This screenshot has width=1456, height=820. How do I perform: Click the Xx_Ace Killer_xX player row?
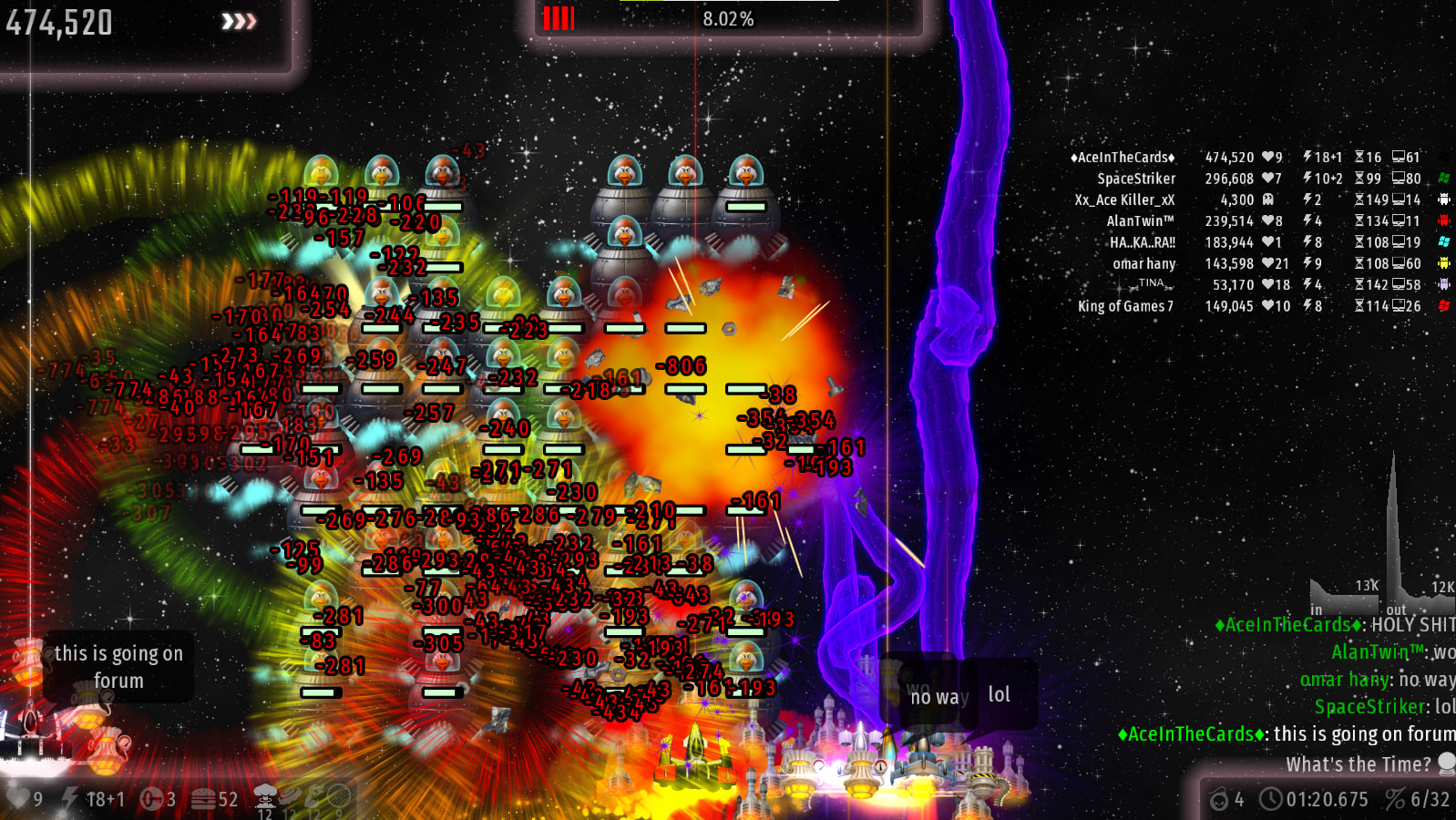pos(1124,200)
